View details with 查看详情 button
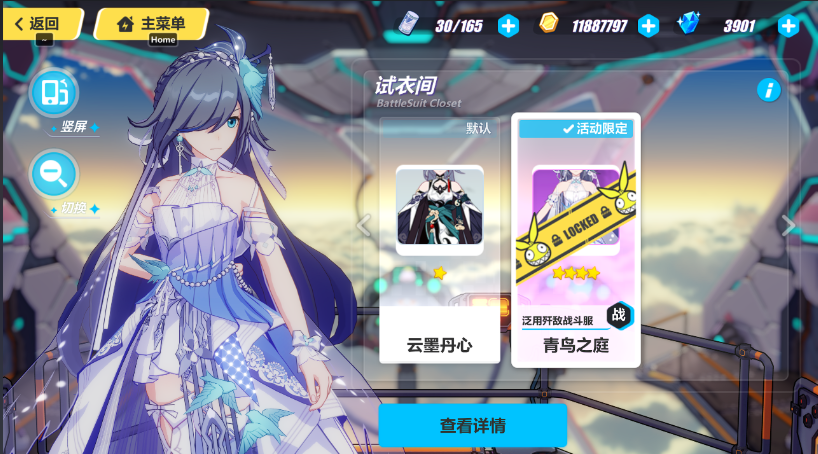 (472, 425)
